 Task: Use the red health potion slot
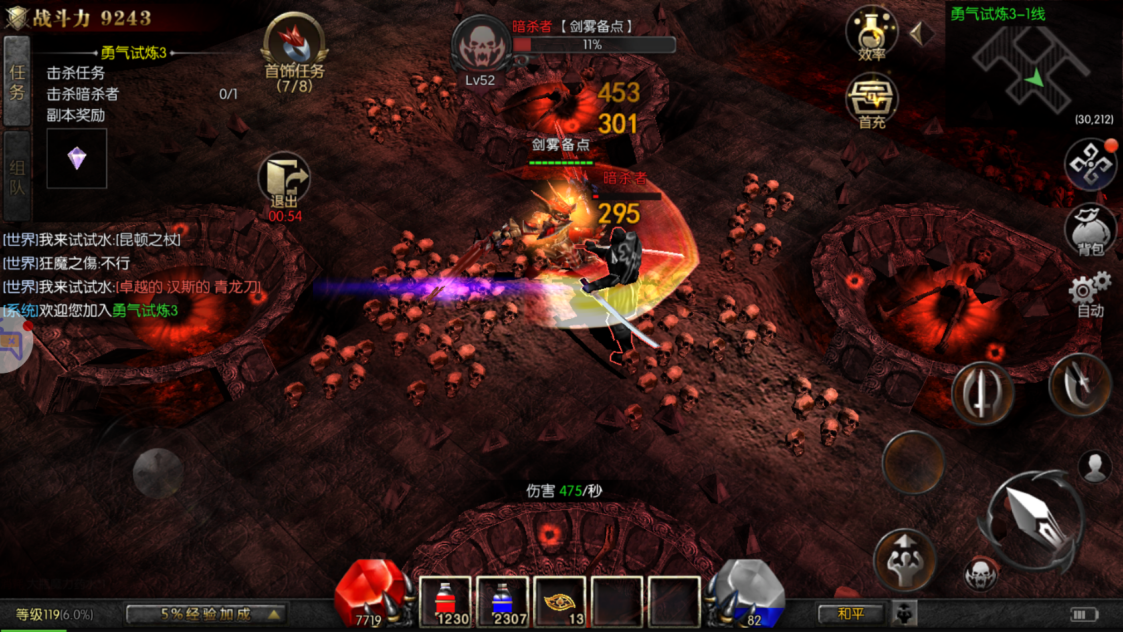point(446,603)
